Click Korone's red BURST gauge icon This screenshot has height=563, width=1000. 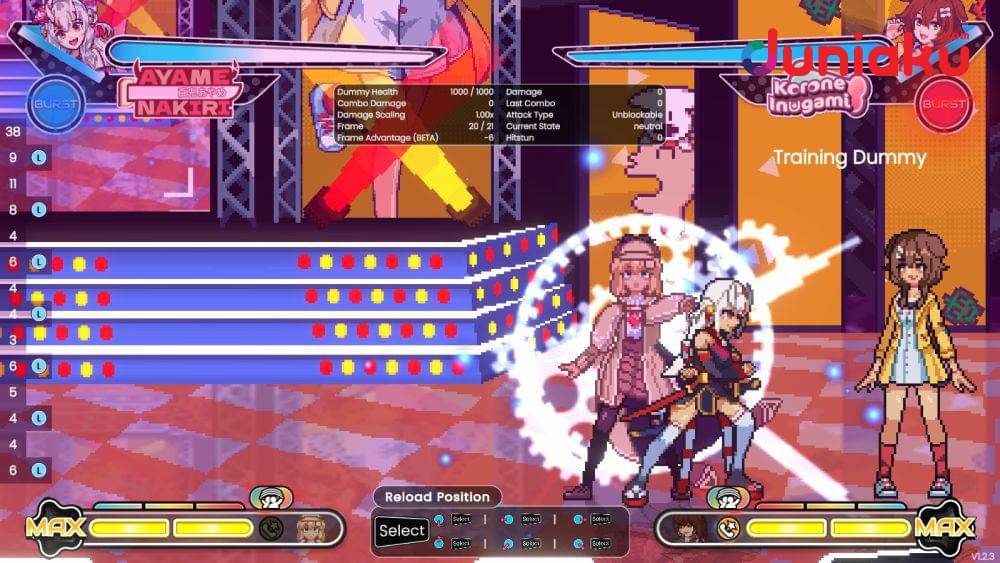945,103
